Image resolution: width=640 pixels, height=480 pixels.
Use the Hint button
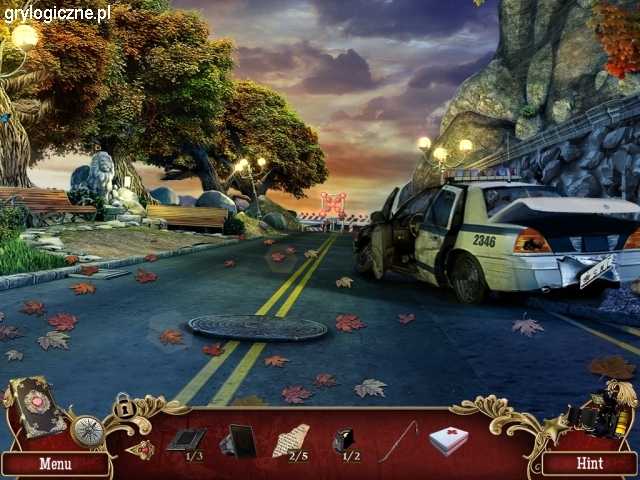pyautogui.click(x=589, y=463)
